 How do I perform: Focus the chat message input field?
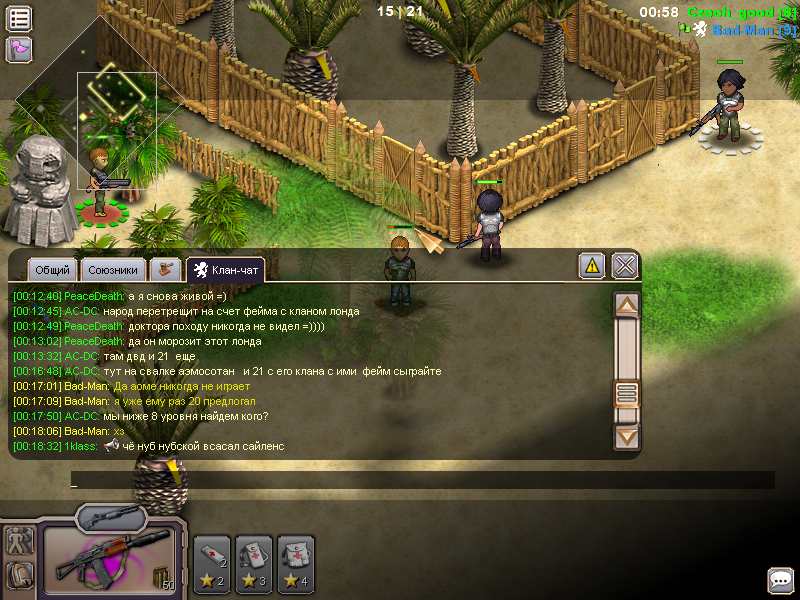pyautogui.click(x=420, y=481)
